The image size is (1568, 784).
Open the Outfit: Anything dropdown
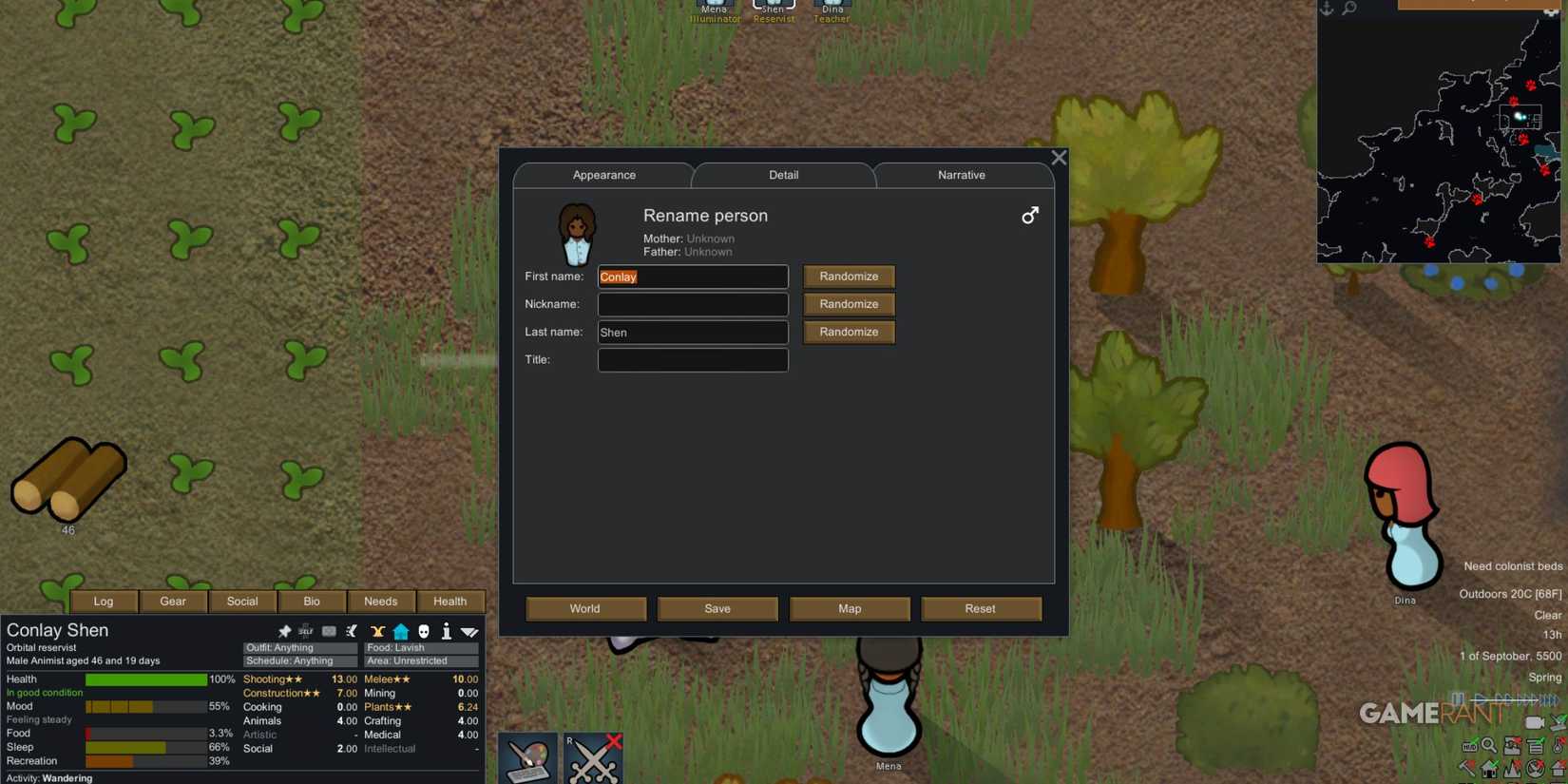tap(298, 647)
